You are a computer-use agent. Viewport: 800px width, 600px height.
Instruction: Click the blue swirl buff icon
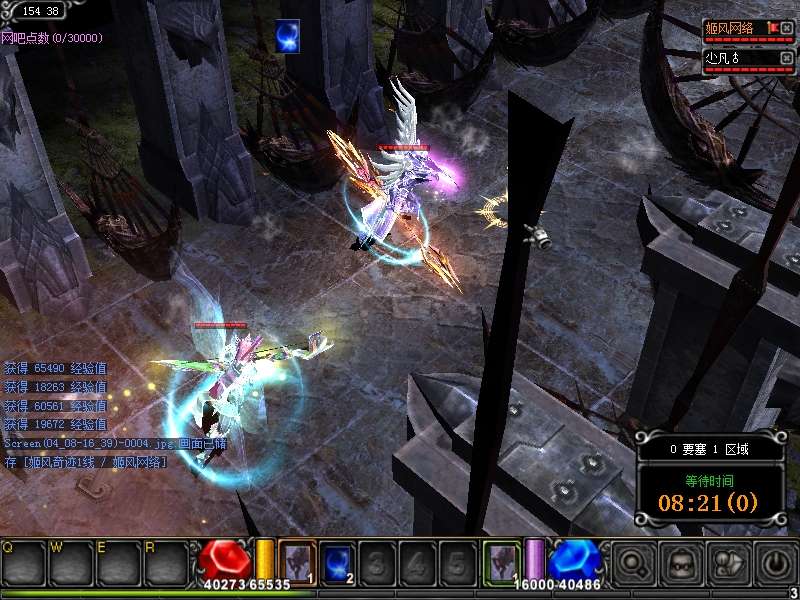click(289, 36)
